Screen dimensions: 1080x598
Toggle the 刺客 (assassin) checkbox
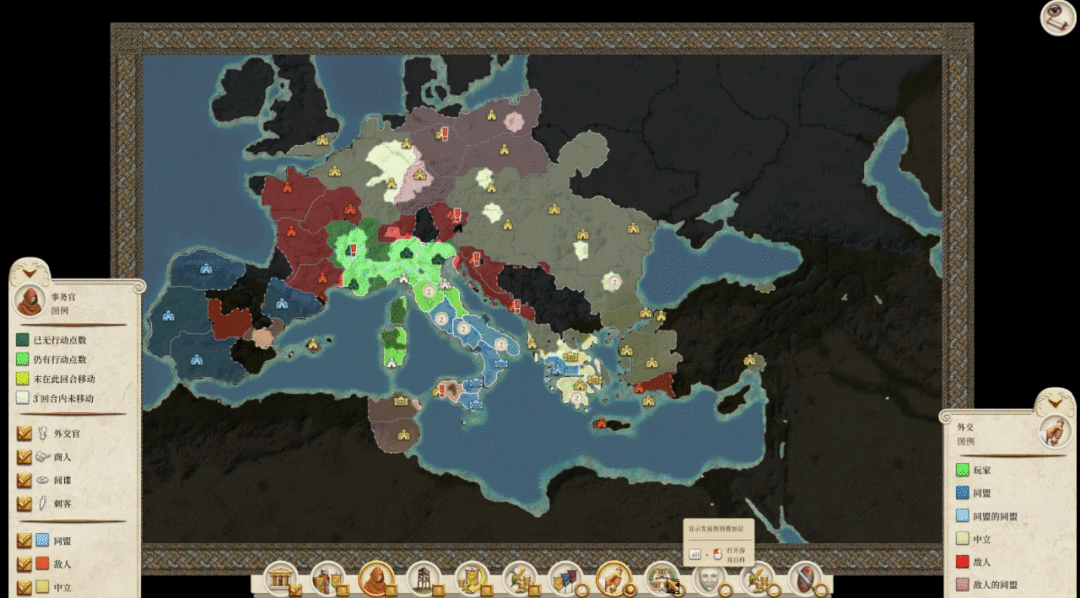coord(26,504)
